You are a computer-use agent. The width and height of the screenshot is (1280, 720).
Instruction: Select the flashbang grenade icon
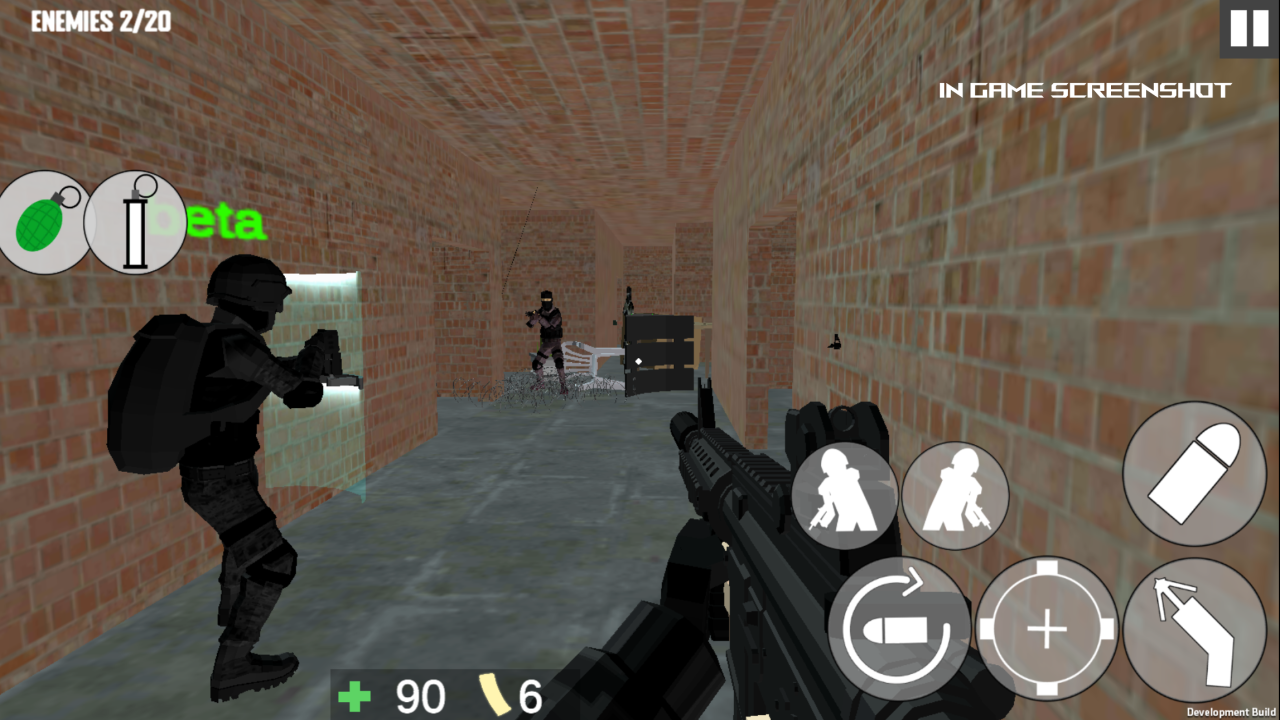(x=137, y=222)
